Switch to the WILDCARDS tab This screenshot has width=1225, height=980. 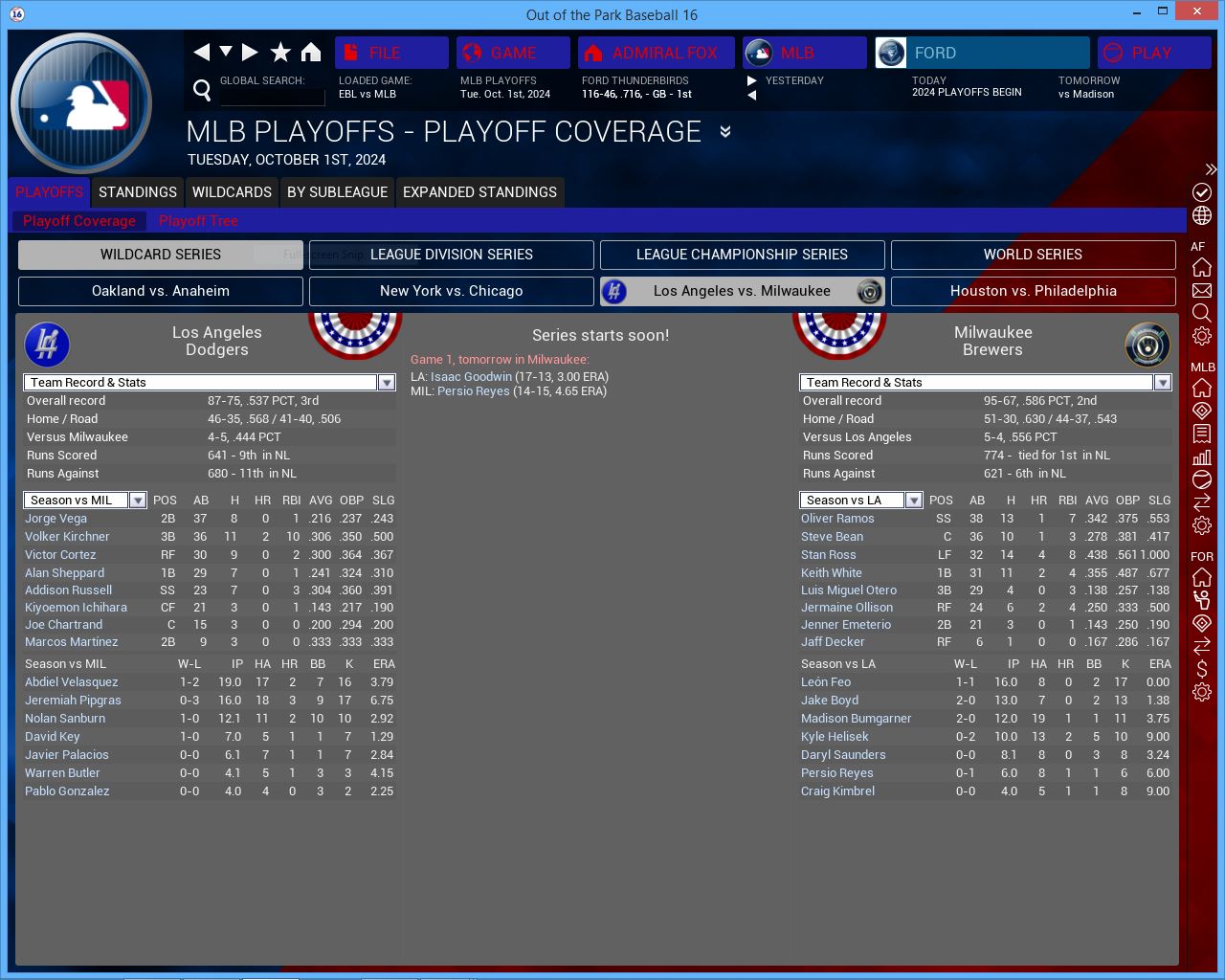(232, 192)
